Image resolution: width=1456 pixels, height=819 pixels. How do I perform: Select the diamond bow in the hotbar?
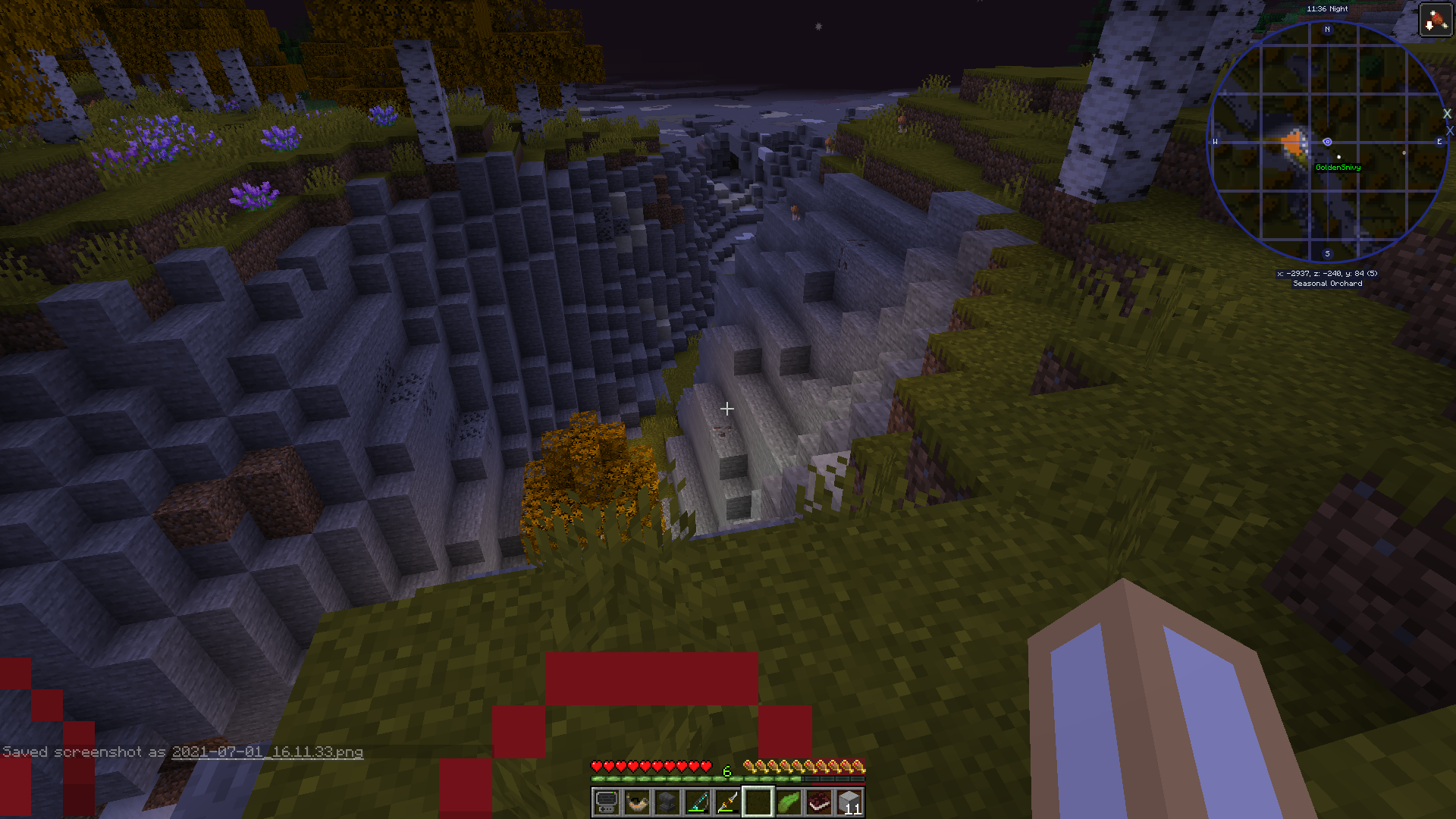pyautogui.click(x=697, y=802)
